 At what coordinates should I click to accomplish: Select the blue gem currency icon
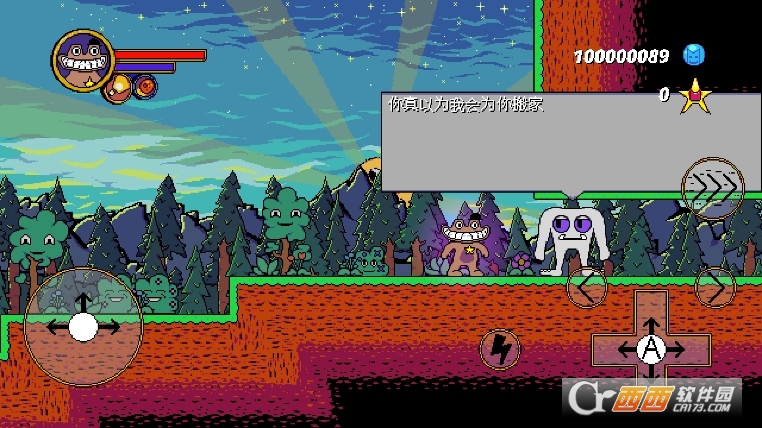tap(694, 55)
